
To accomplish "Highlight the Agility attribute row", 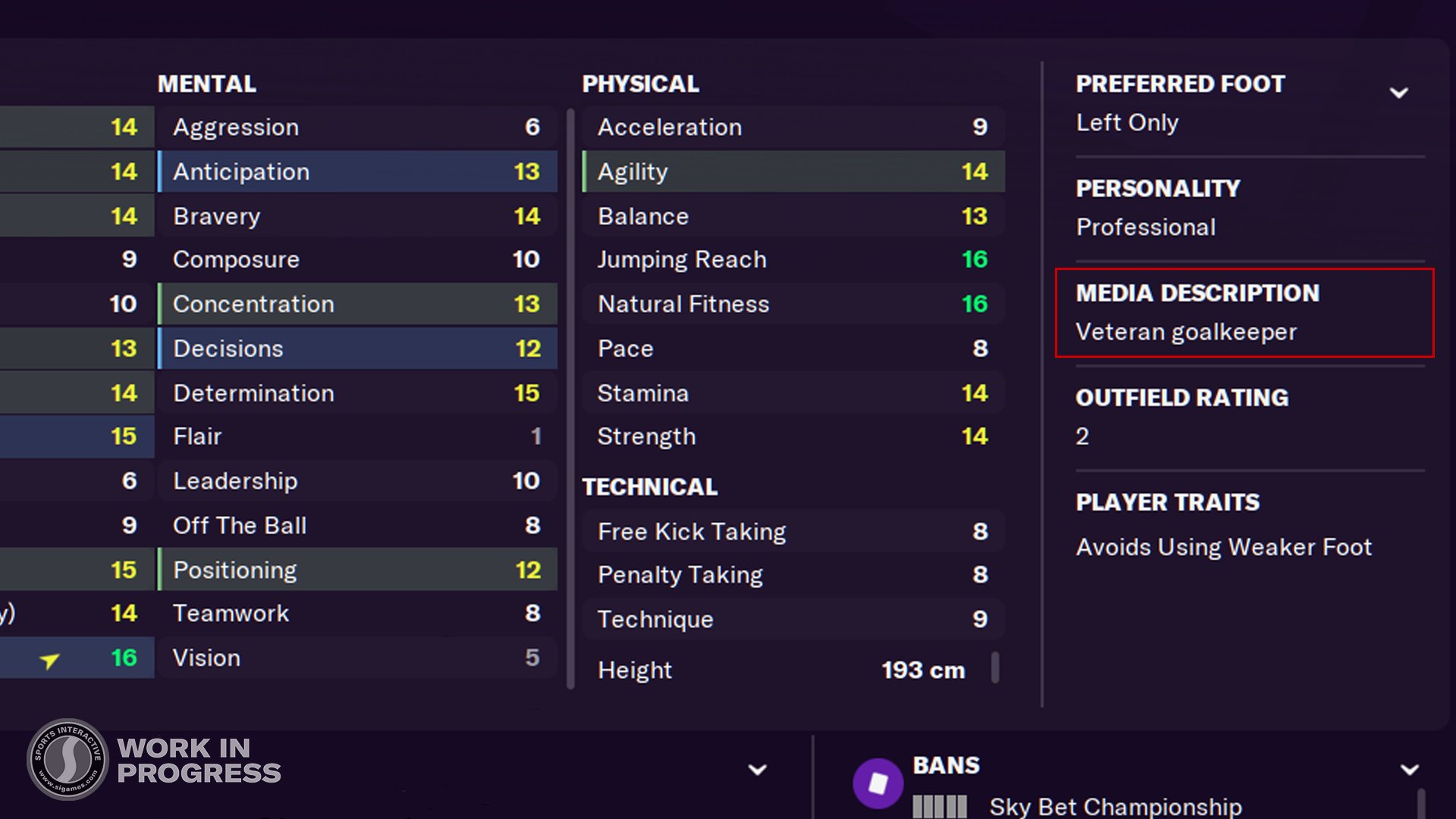I will point(793,171).
